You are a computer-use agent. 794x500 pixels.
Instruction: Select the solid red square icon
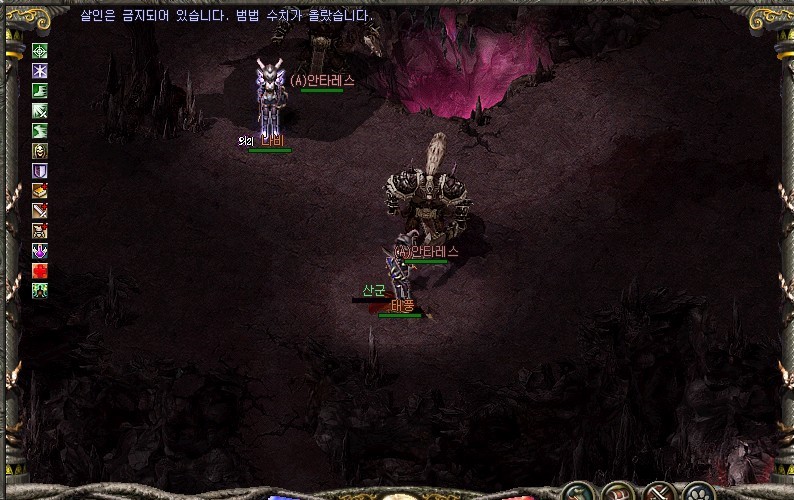(x=40, y=271)
